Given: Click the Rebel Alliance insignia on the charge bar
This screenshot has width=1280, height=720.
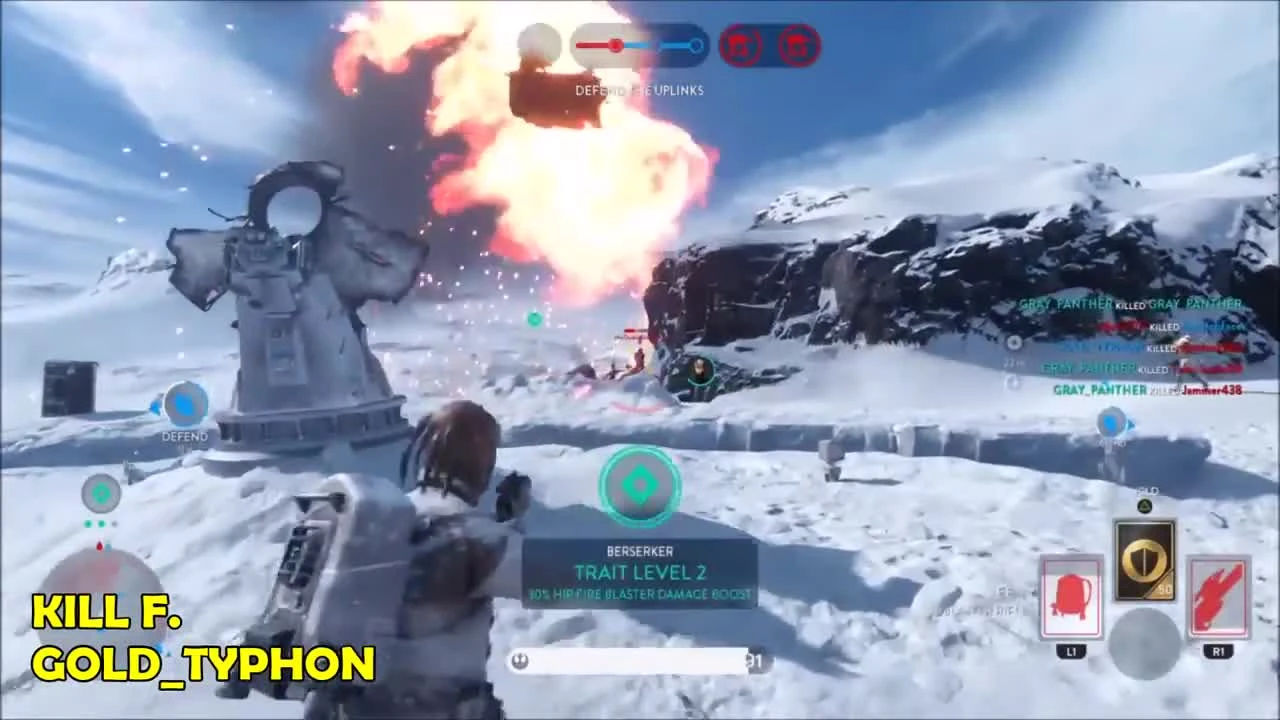Looking at the screenshot, I should click(519, 661).
